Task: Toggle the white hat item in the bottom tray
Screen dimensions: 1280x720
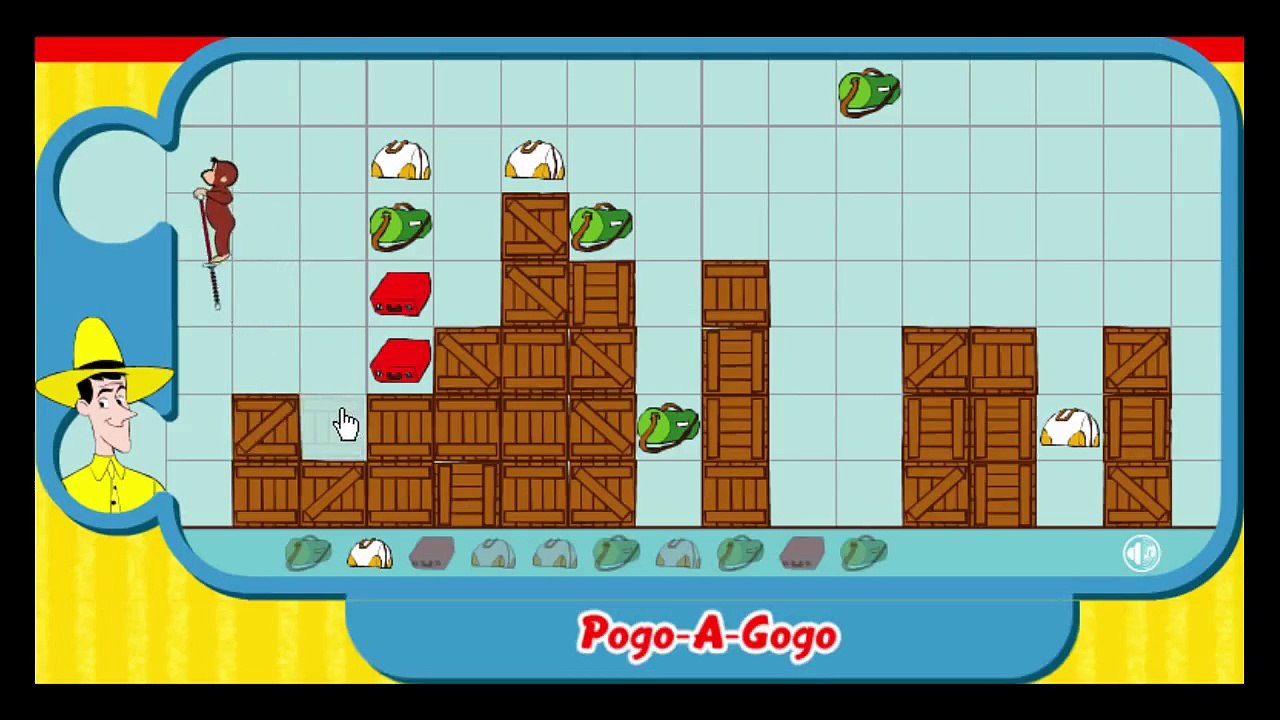Action: (x=368, y=553)
